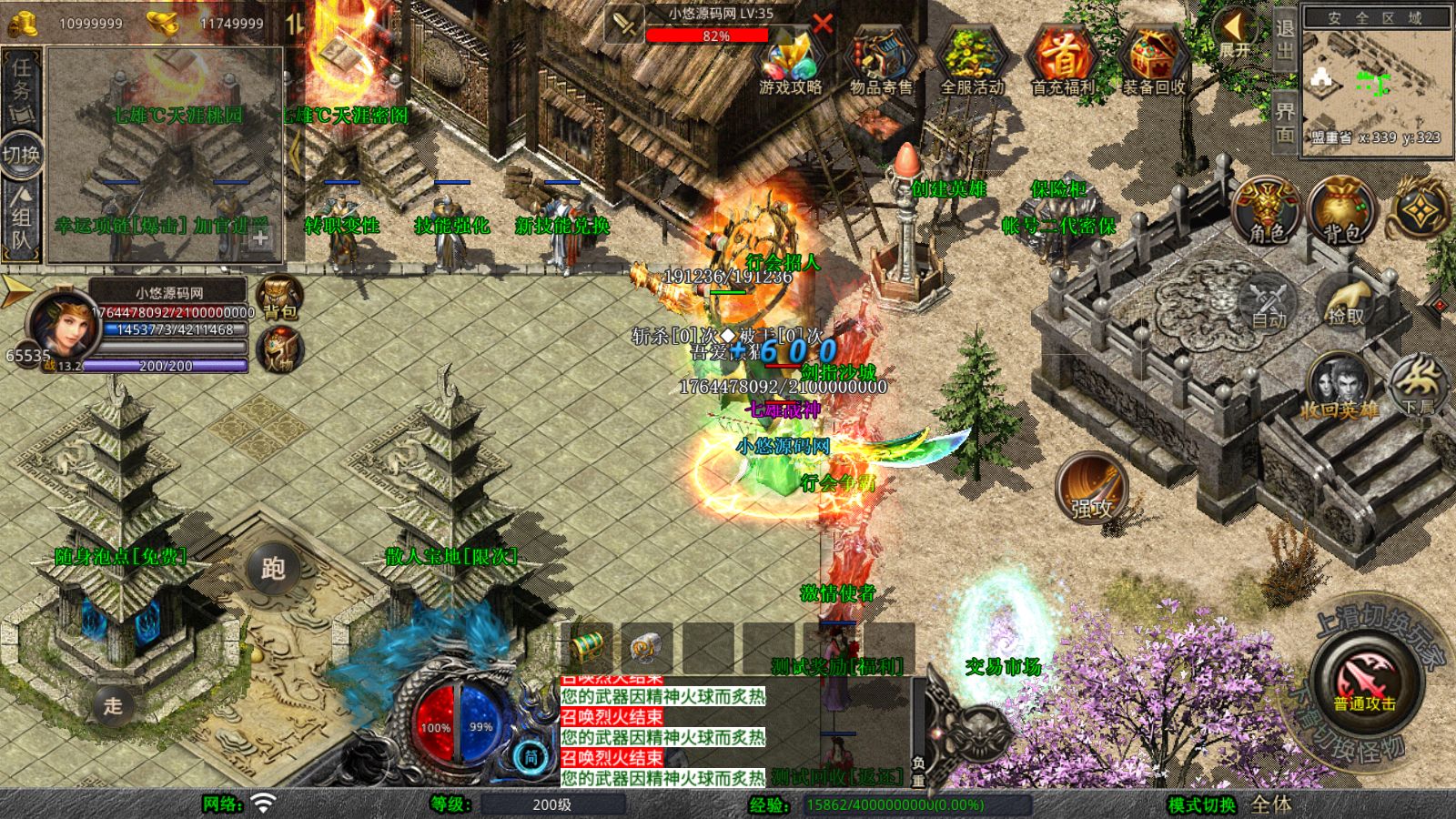Toggle the 展开 expand arrow
1456x819 pixels.
click(x=1234, y=35)
